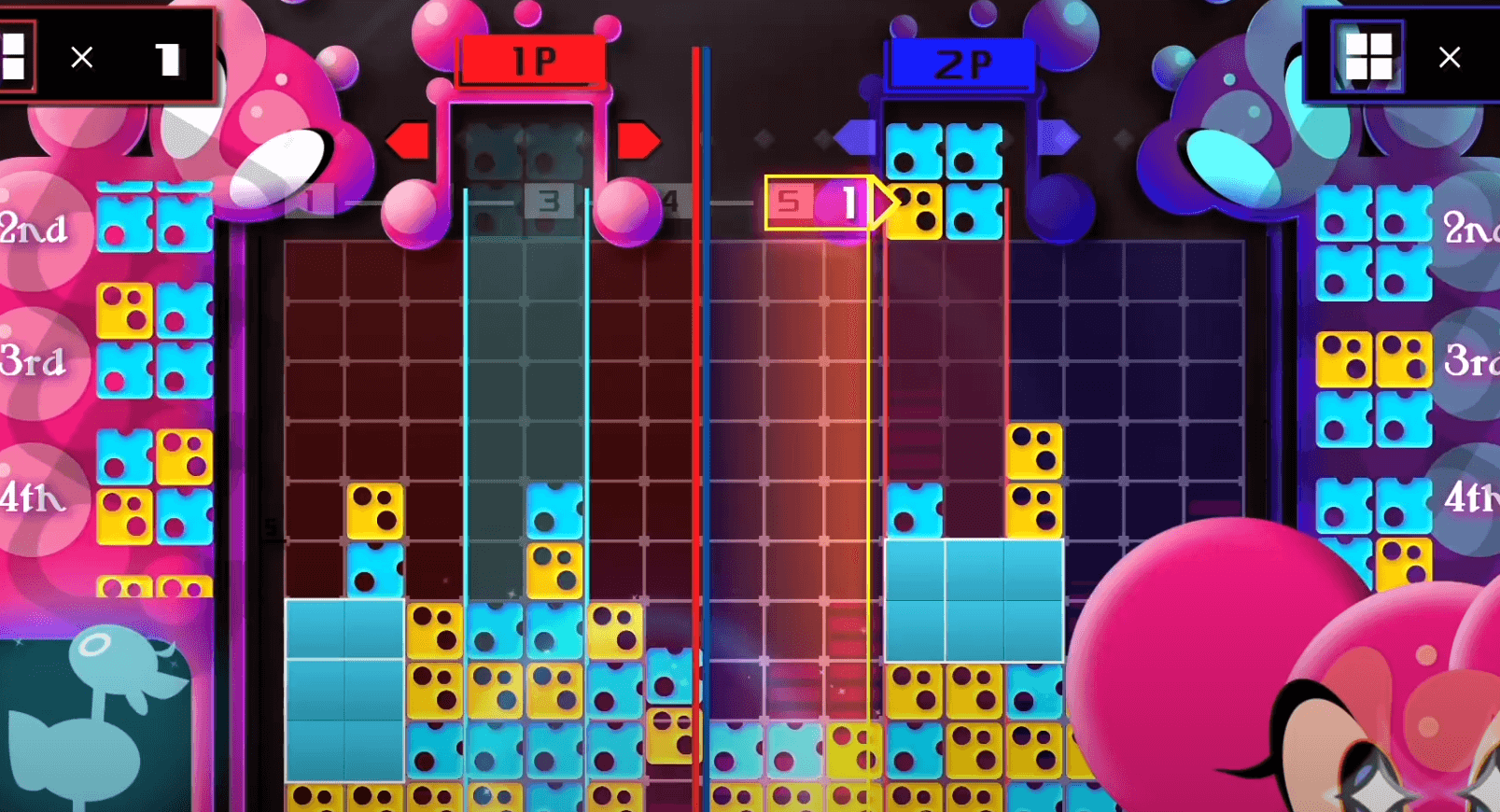
Task: Click the number 5 marker on the left grid edge
Action: [x=272, y=527]
